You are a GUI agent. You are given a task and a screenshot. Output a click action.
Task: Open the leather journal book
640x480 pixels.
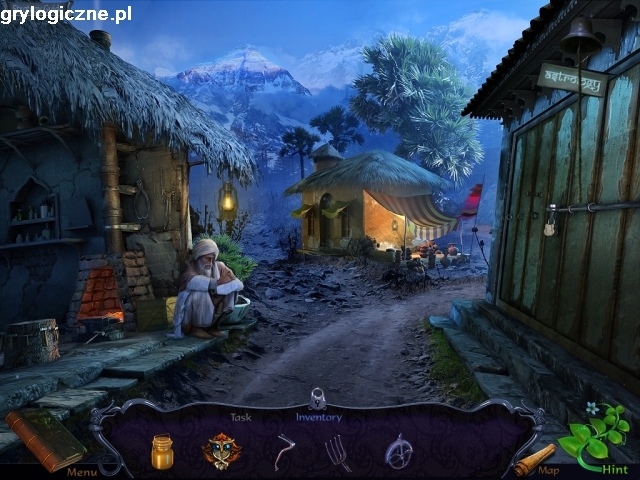46,438
